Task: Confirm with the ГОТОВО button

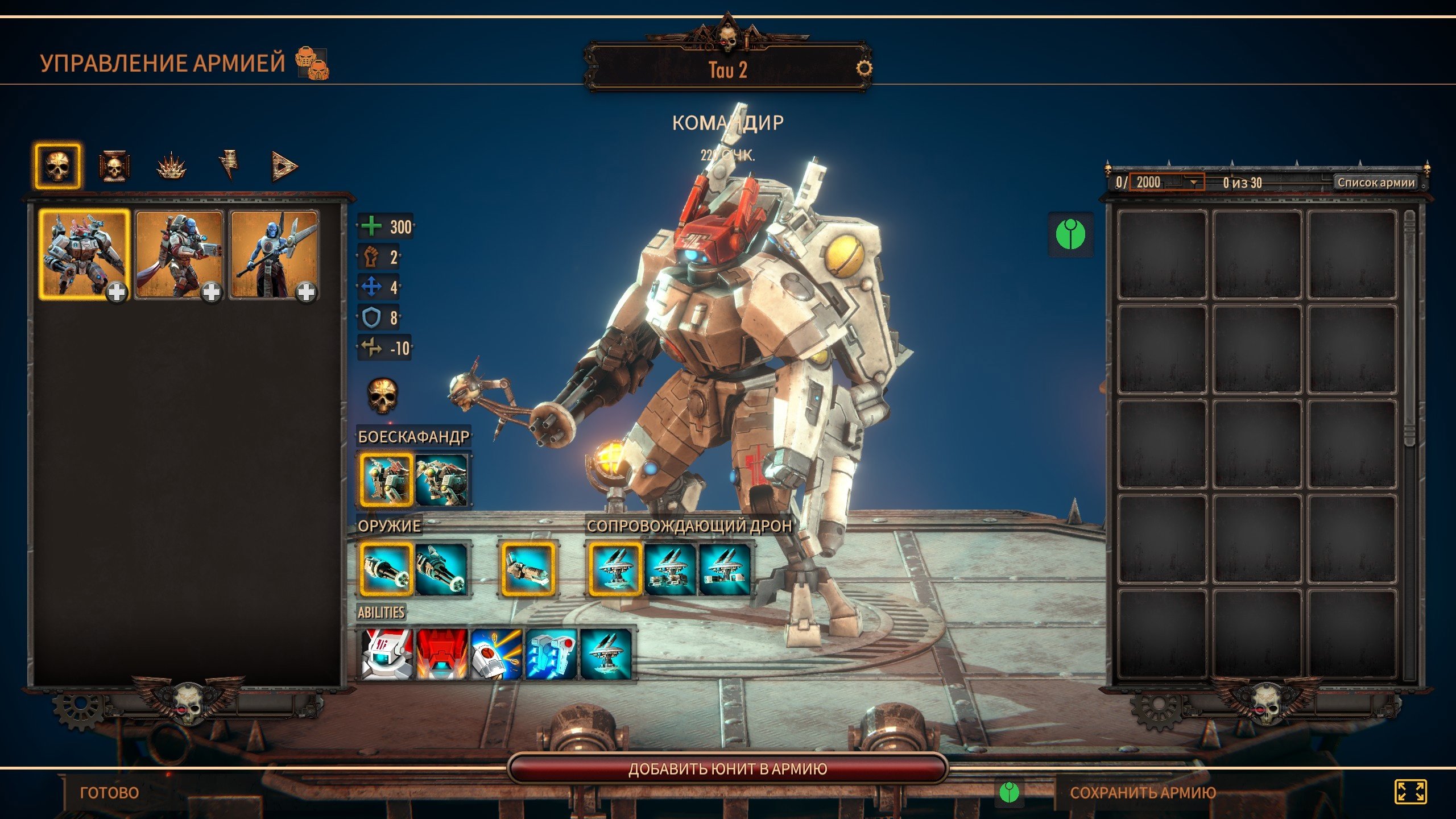Action: 109,792
